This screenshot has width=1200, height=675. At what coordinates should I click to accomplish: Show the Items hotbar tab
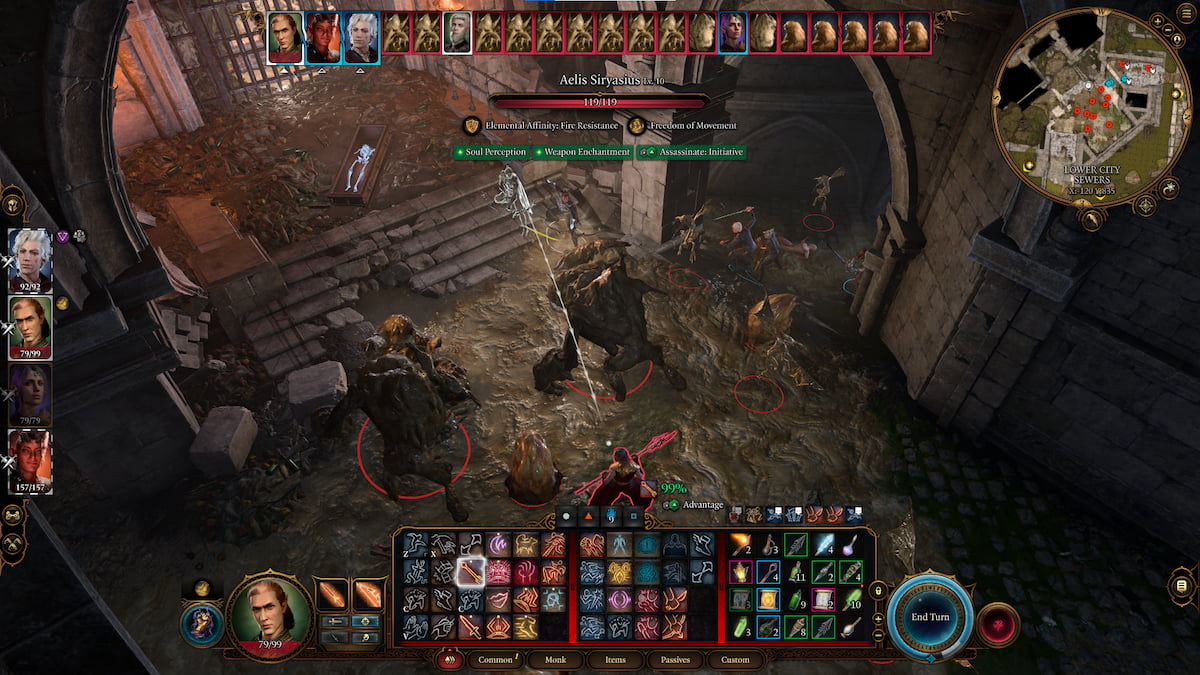click(615, 660)
